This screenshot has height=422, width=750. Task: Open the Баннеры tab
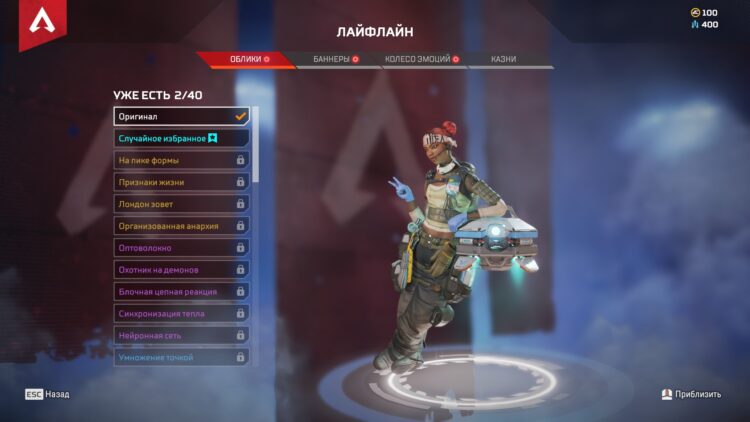(x=334, y=59)
